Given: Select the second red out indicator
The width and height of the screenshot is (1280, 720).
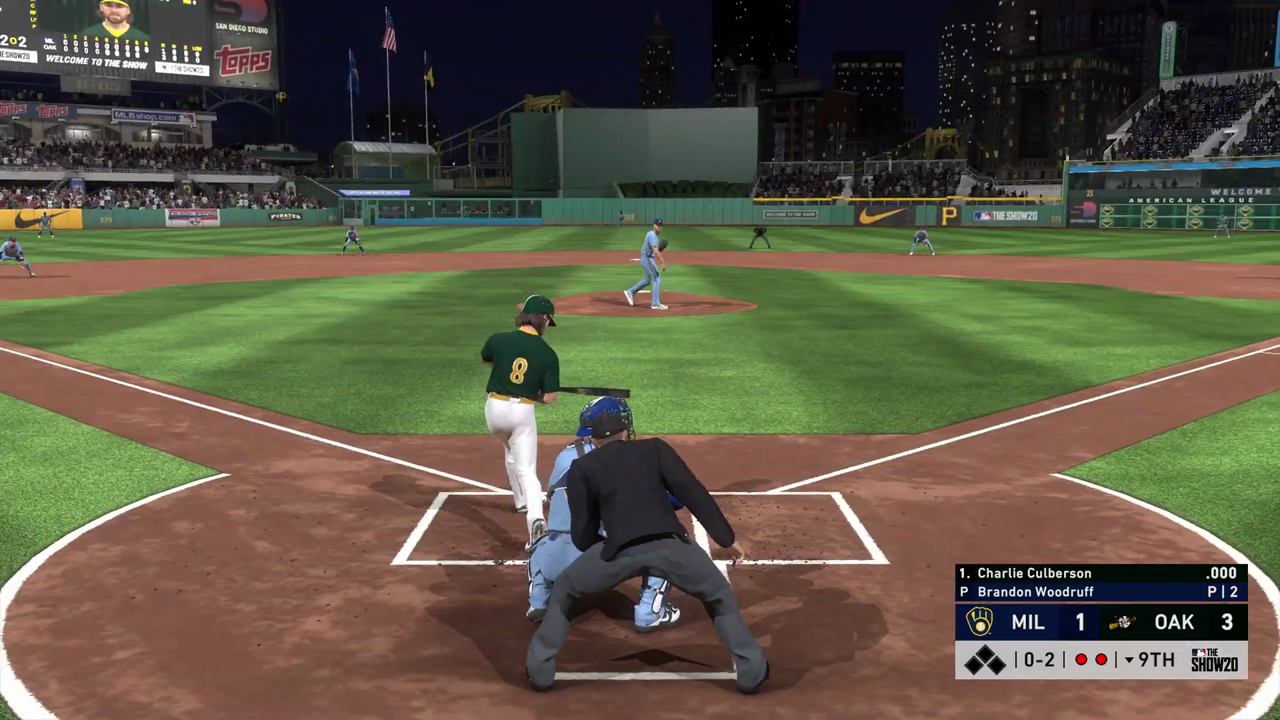Looking at the screenshot, I should point(1101,659).
